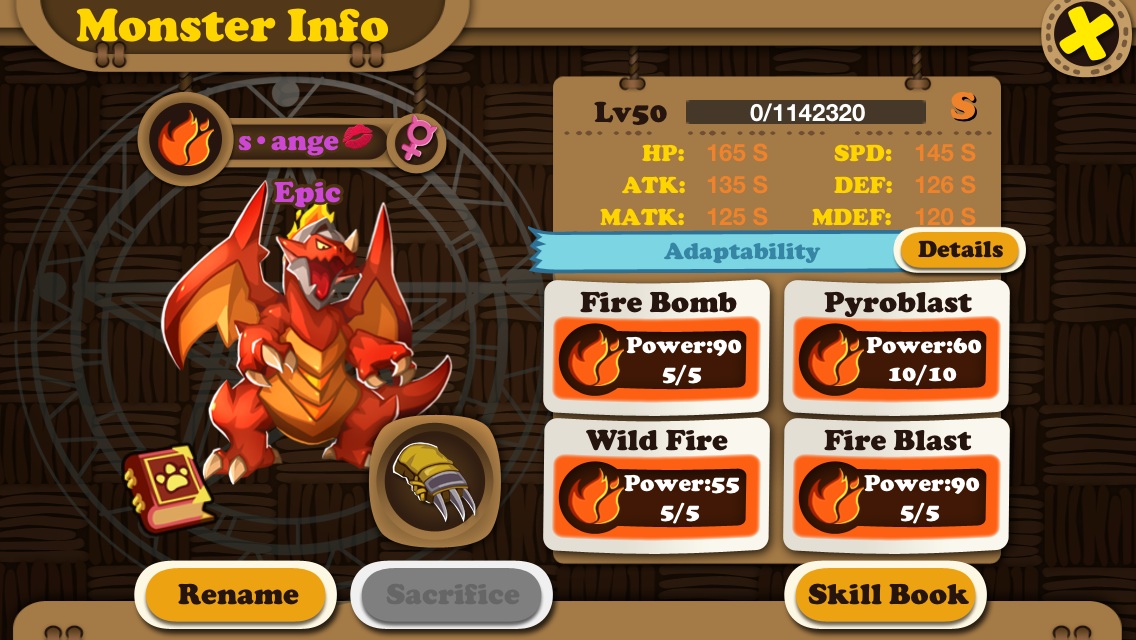Choose the Fire Blast skill

click(x=896, y=485)
